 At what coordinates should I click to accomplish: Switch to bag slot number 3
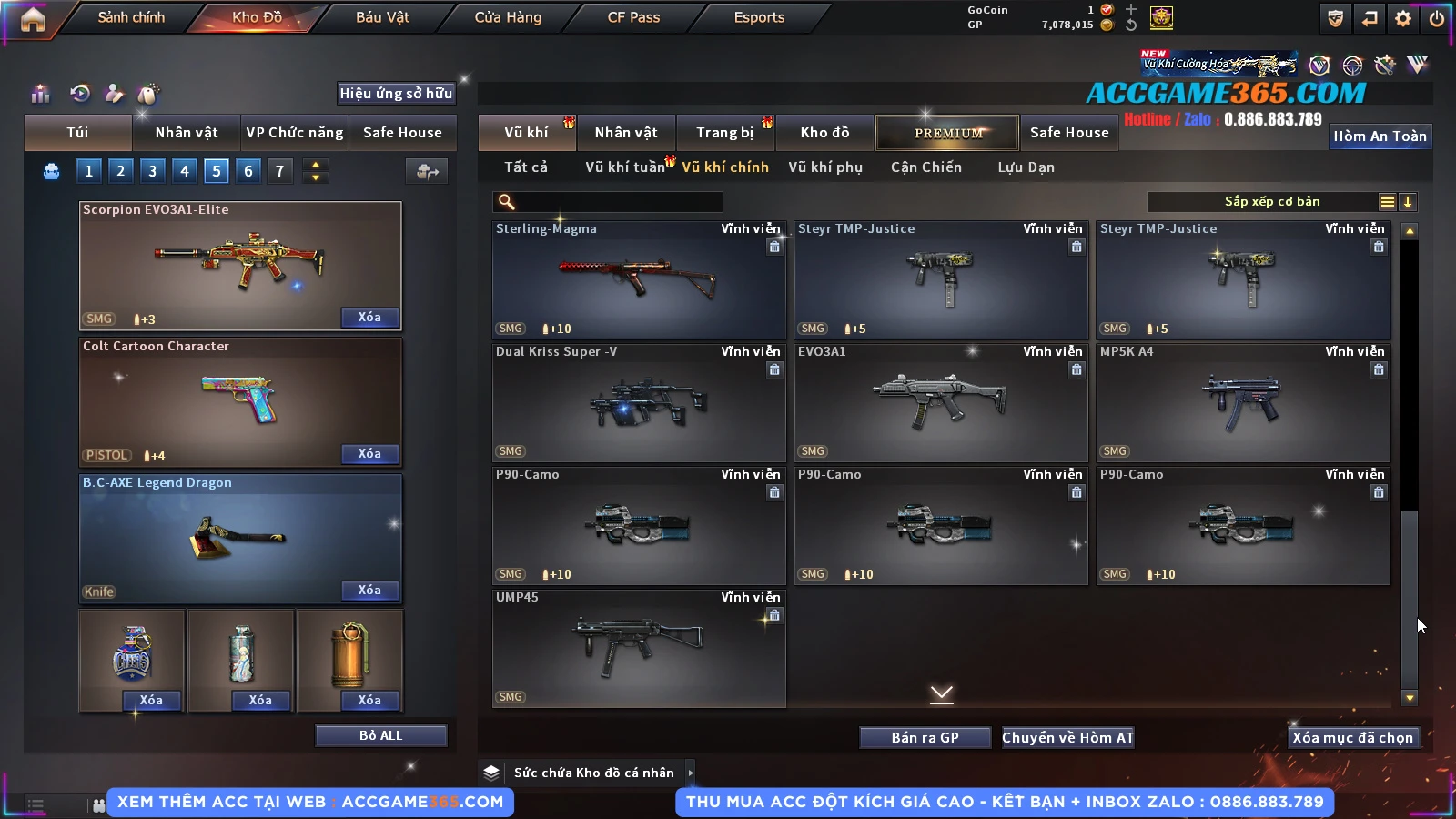152,171
